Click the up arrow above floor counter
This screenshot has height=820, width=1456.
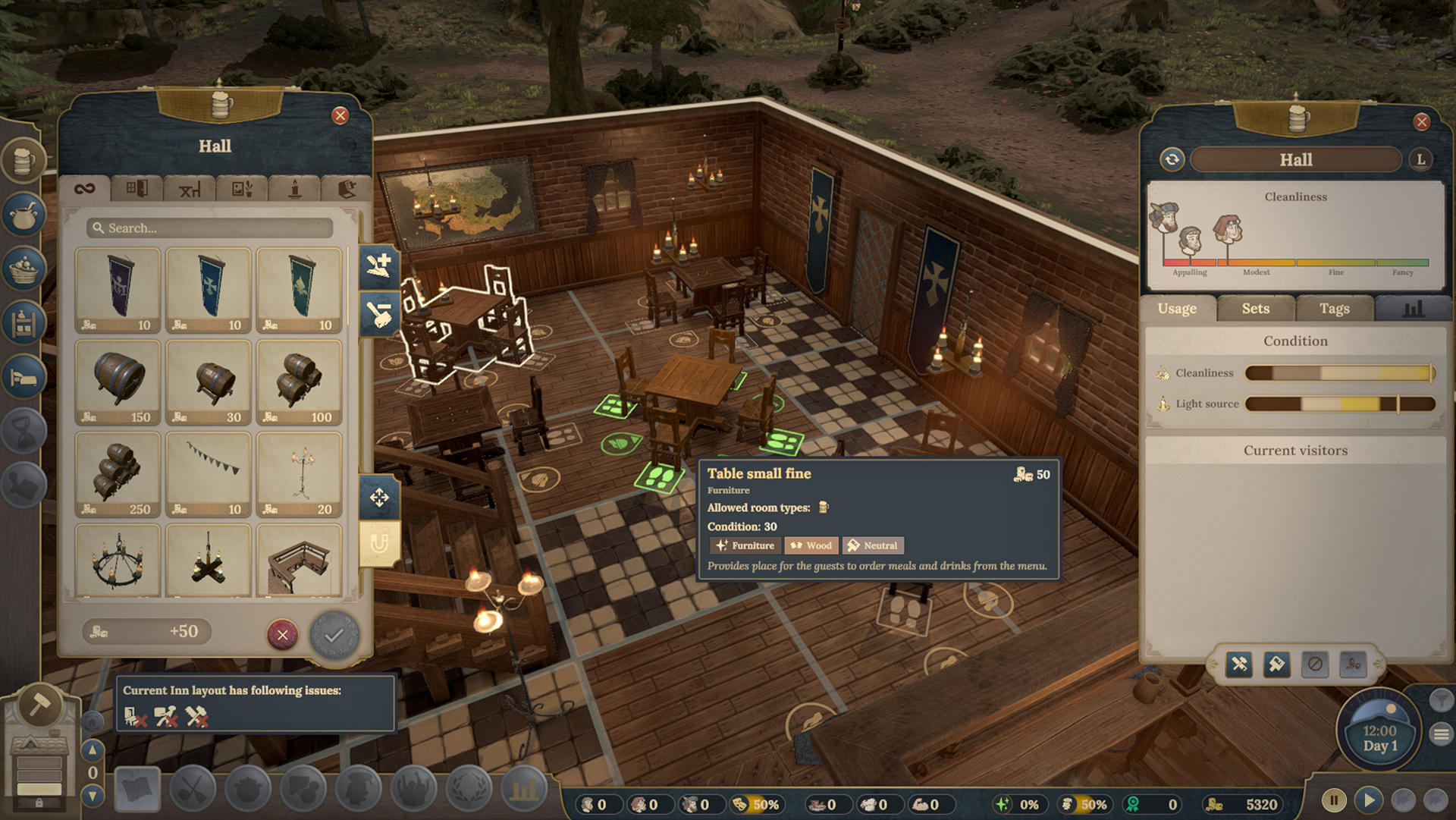tap(93, 750)
